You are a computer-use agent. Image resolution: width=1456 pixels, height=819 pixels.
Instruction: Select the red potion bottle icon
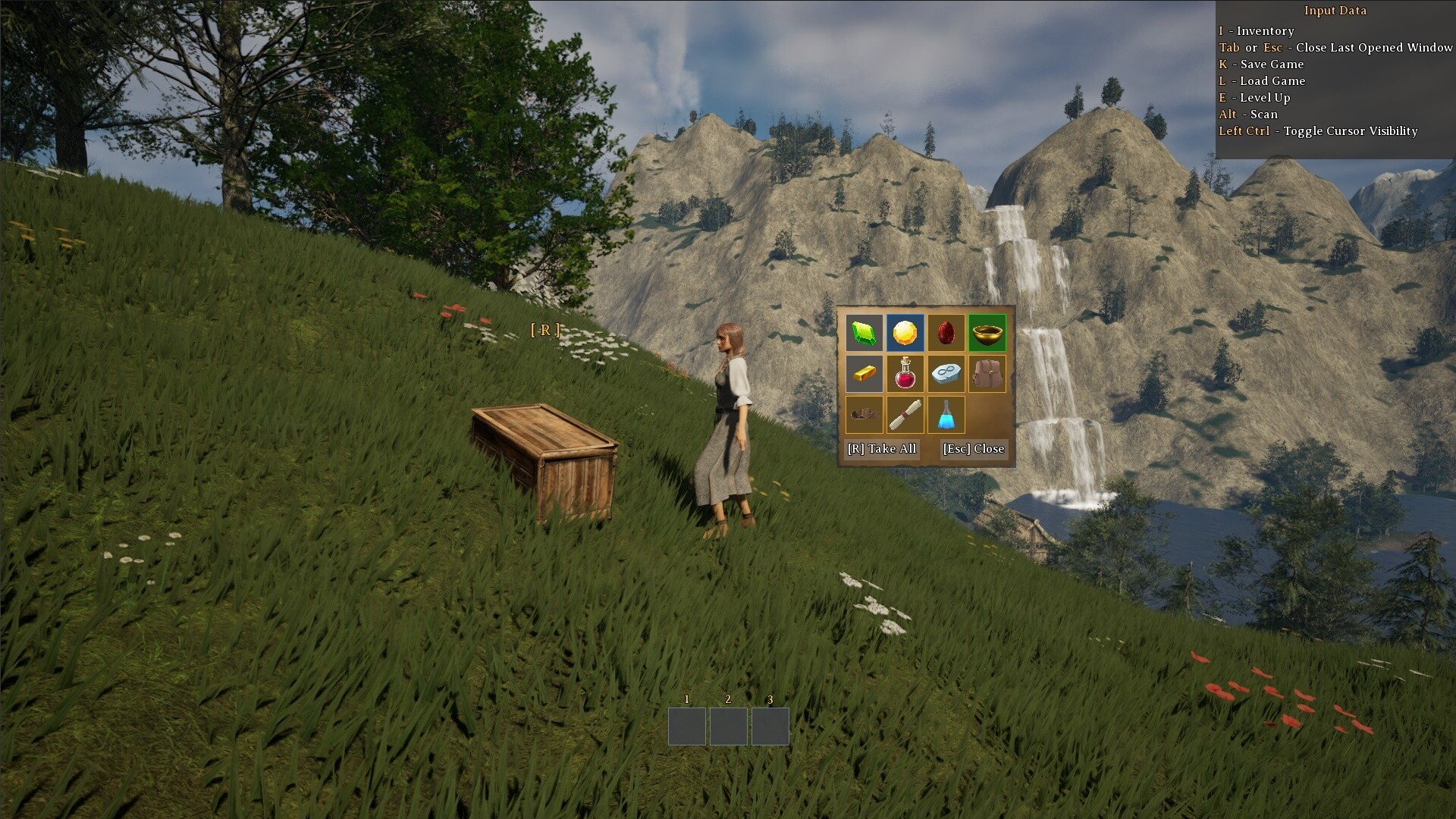click(x=905, y=373)
